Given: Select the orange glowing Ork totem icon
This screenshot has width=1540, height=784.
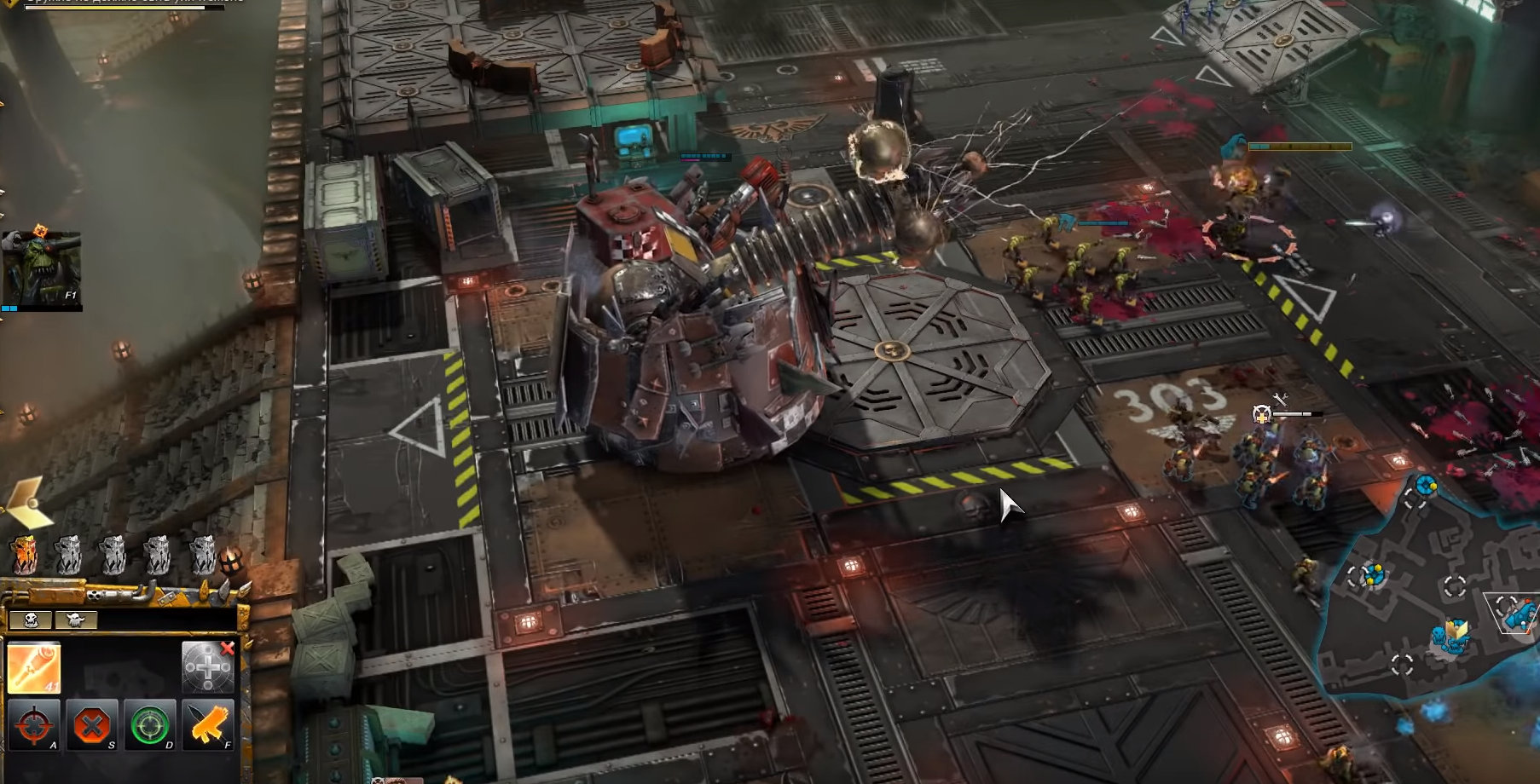Looking at the screenshot, I should coord(24,556).
